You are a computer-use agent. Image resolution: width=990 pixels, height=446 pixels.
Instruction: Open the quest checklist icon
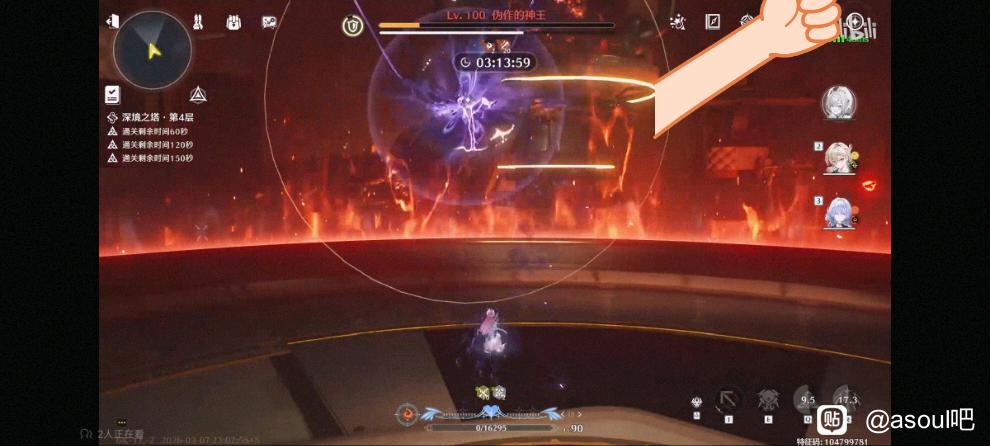(112, 95)
